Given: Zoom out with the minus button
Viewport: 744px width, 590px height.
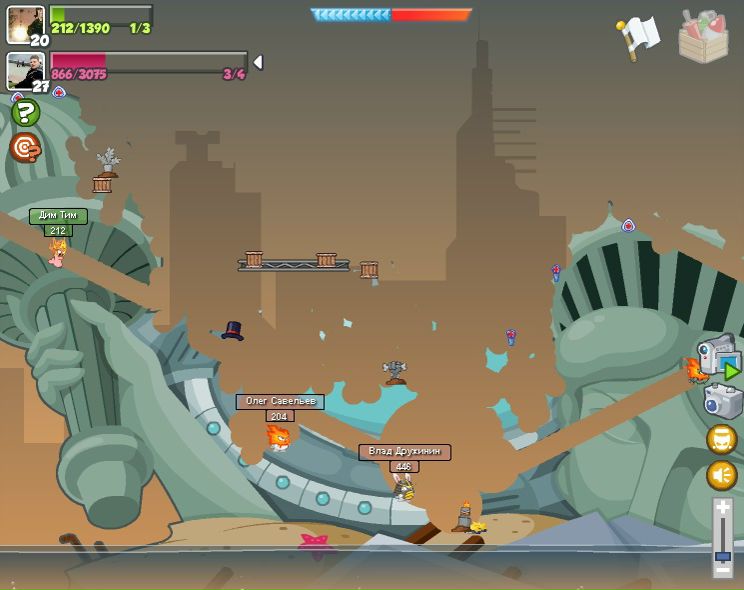Looking at the screenshot, I should tap(722, 571).
